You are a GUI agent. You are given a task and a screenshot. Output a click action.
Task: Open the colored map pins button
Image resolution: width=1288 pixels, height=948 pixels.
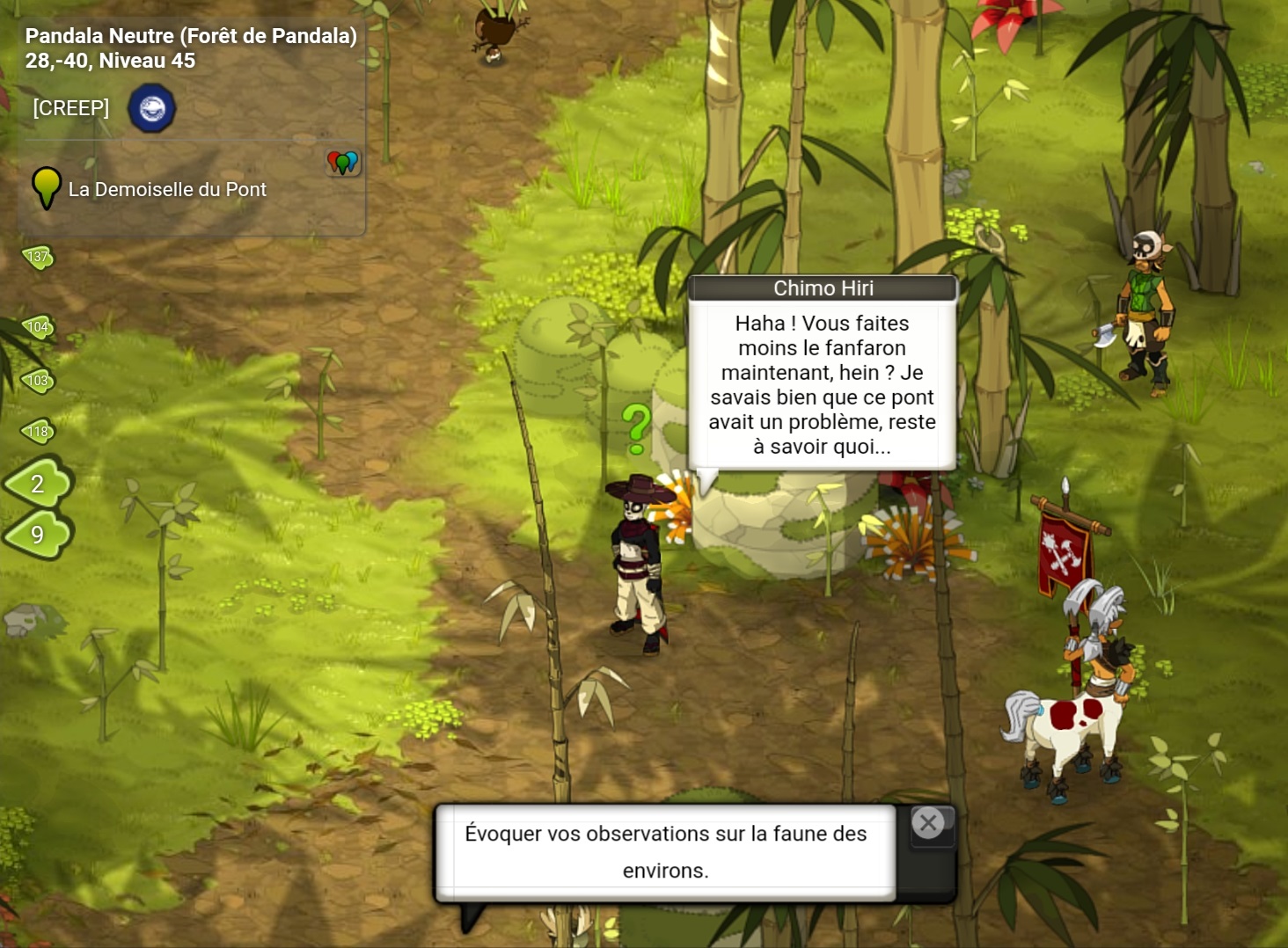[x=343, y=163]
